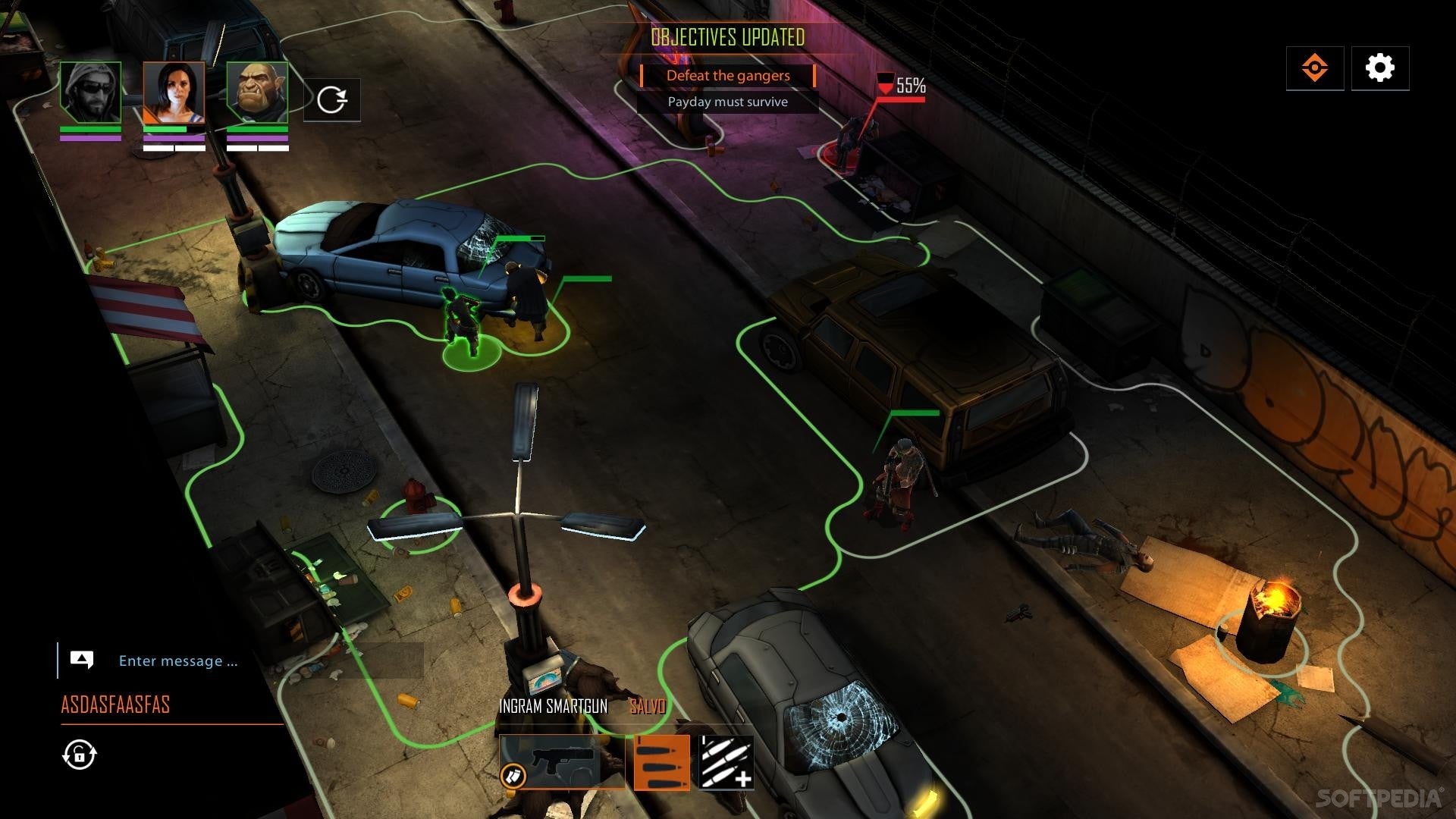Screen dimensions: 1456x819
Task: Click the orange diamond target button
Action: click(x=1314, y=68)
